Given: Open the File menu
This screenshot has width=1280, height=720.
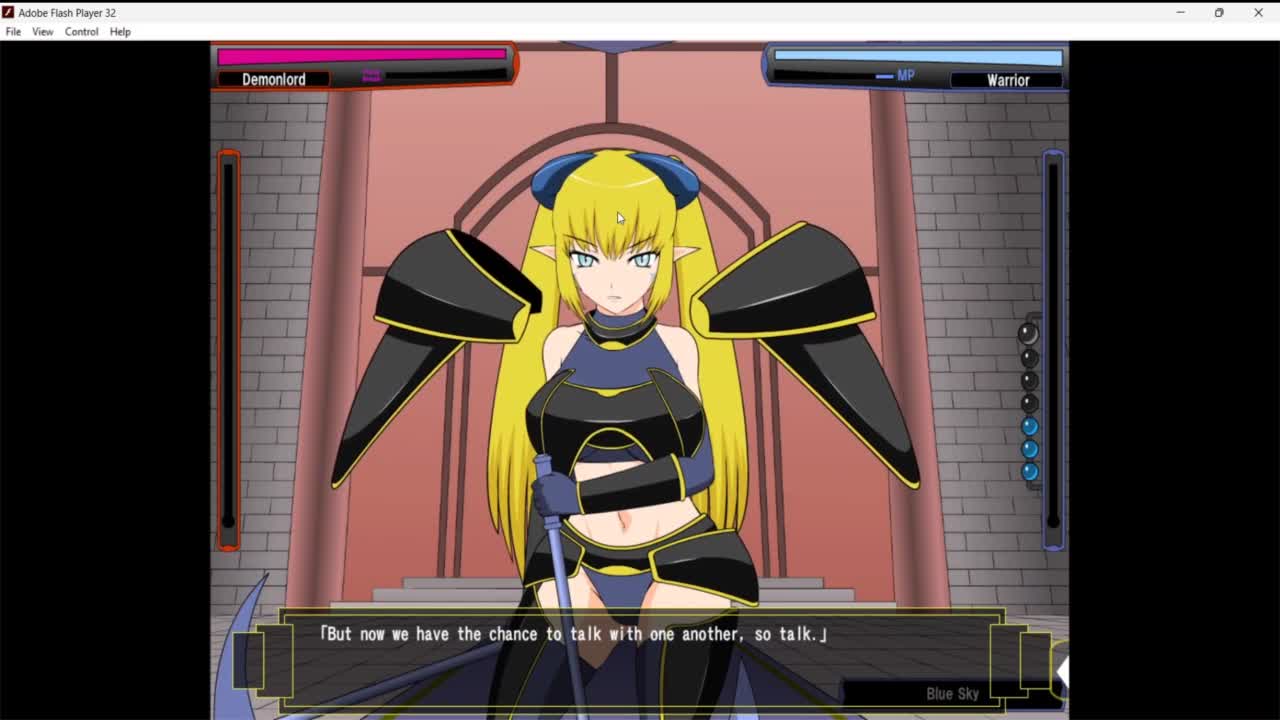Looking at the screenshot, I should pyautogui.click(x=13, y=32).
